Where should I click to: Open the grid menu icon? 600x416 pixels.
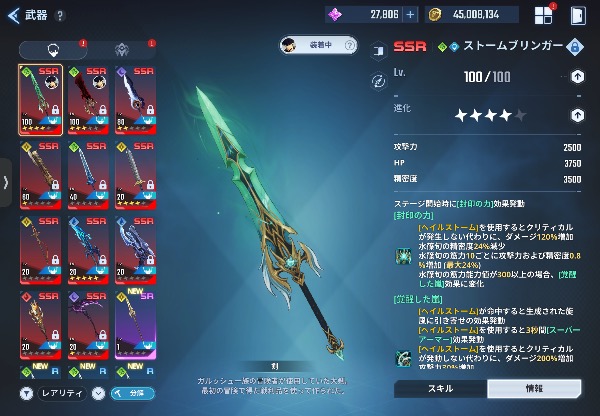[x=543, y=16]
